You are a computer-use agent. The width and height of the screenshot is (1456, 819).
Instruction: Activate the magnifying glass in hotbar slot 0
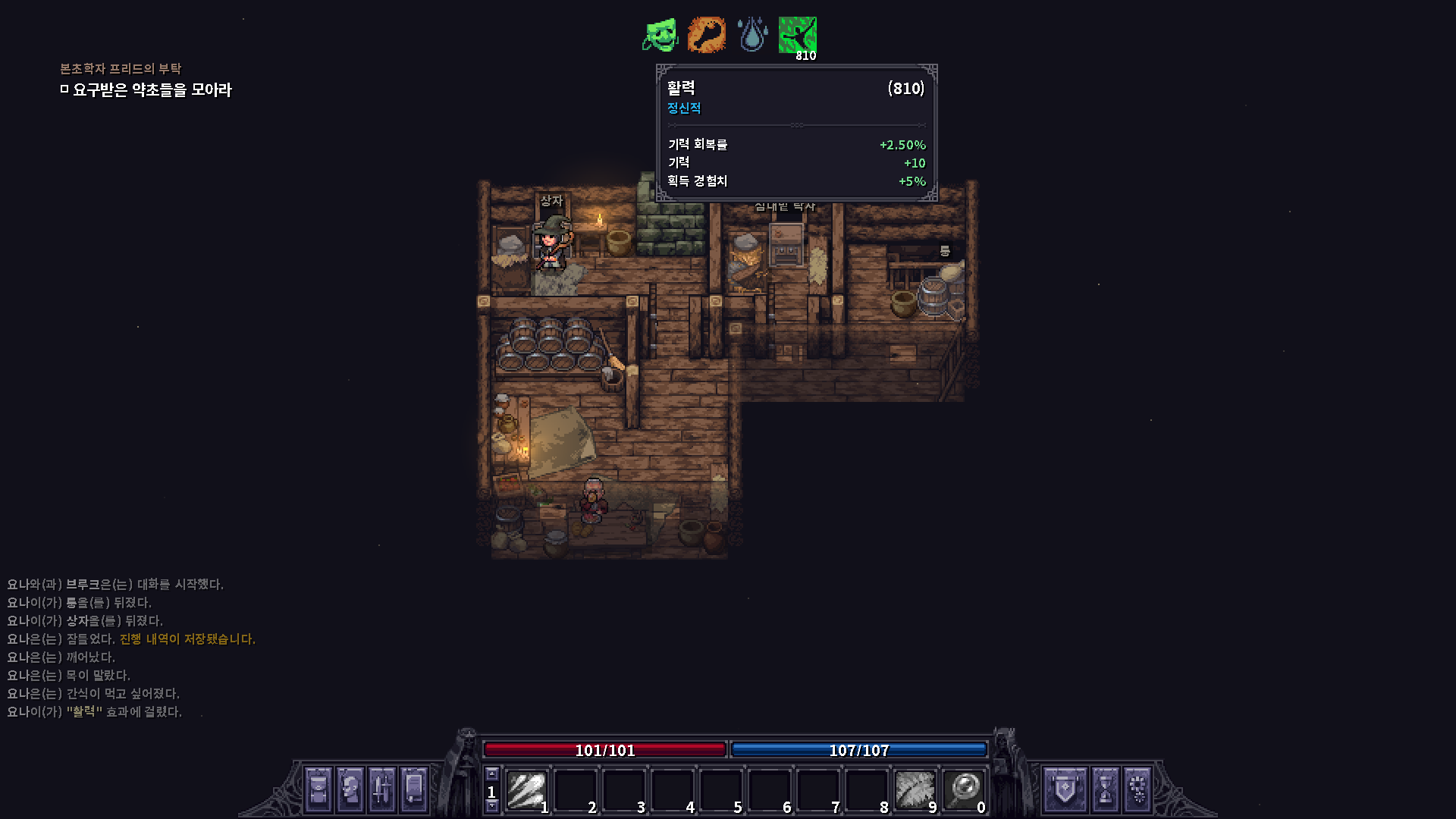964,790
